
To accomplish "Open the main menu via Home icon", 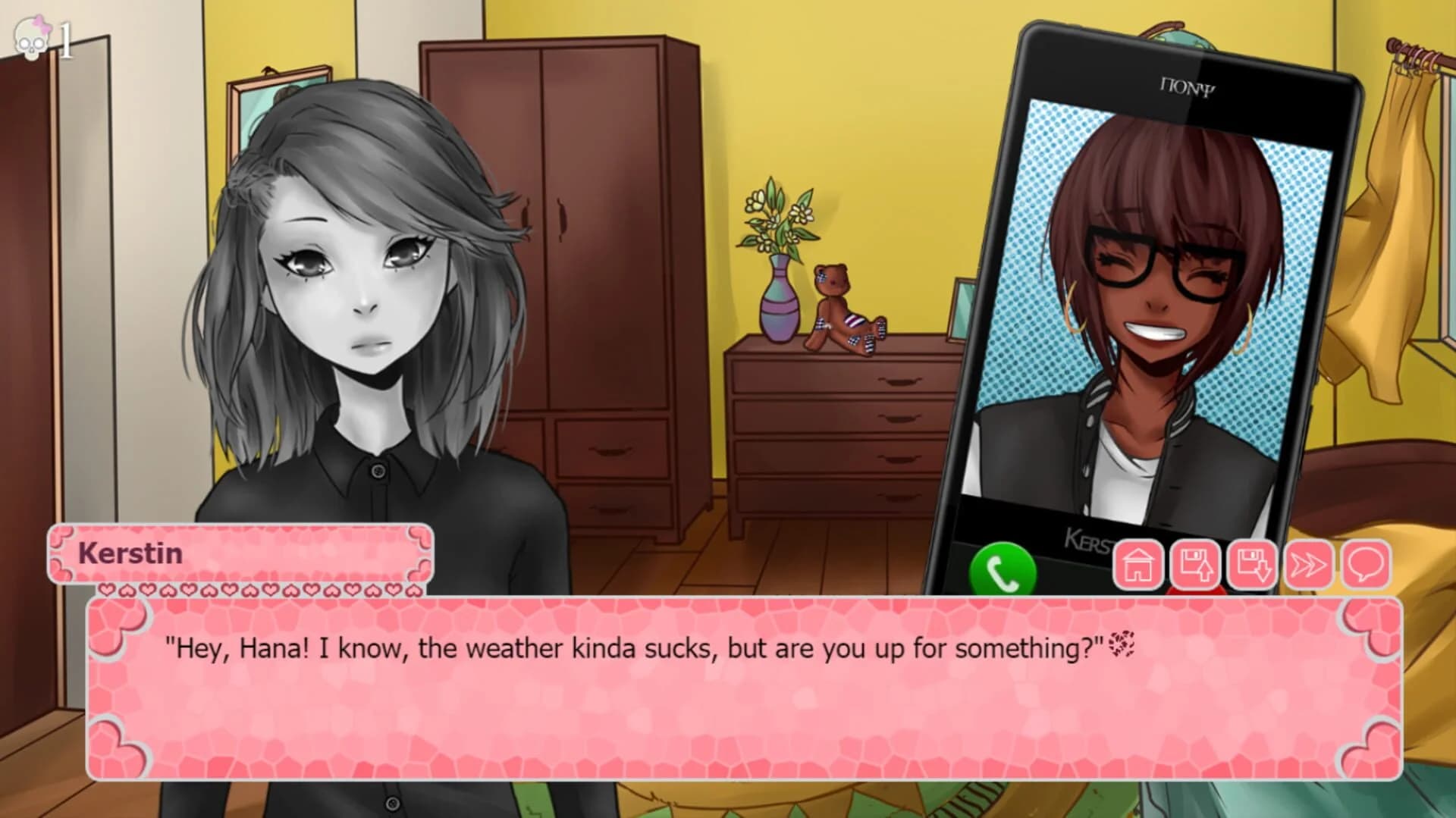I will (x=1139, y=566).
